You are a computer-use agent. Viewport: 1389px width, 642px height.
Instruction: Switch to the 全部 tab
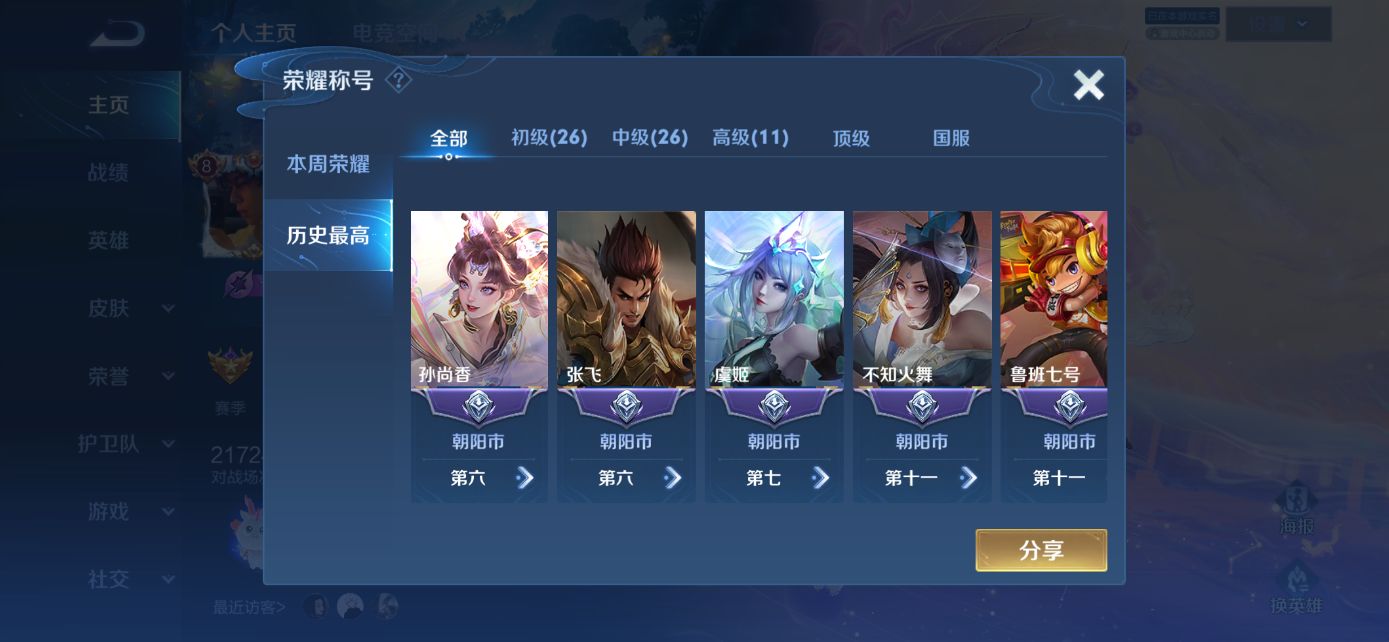coord(448,139)
